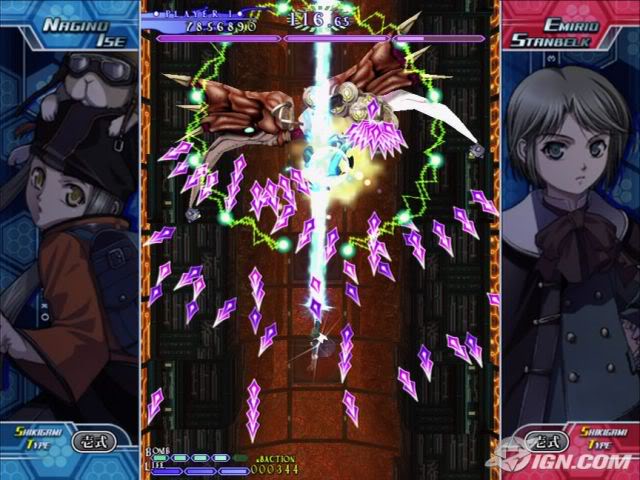Click the Nagino Ise name banner
This screenshot has width=640, height=480.
coord(68,31)
